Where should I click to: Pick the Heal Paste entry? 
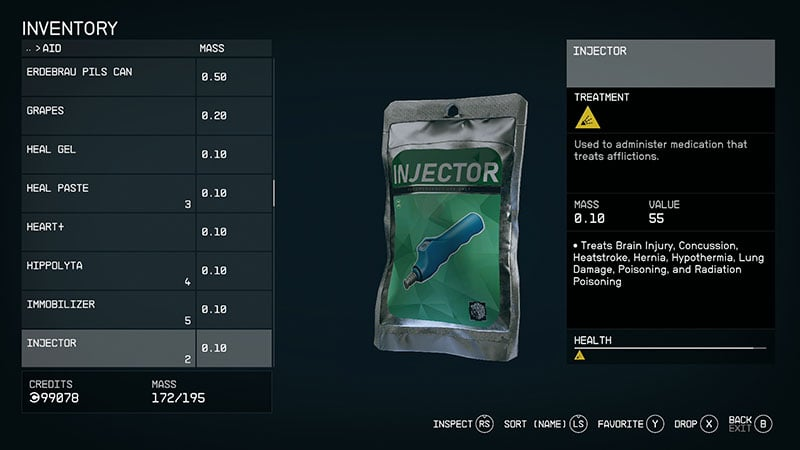click(110, 193)
